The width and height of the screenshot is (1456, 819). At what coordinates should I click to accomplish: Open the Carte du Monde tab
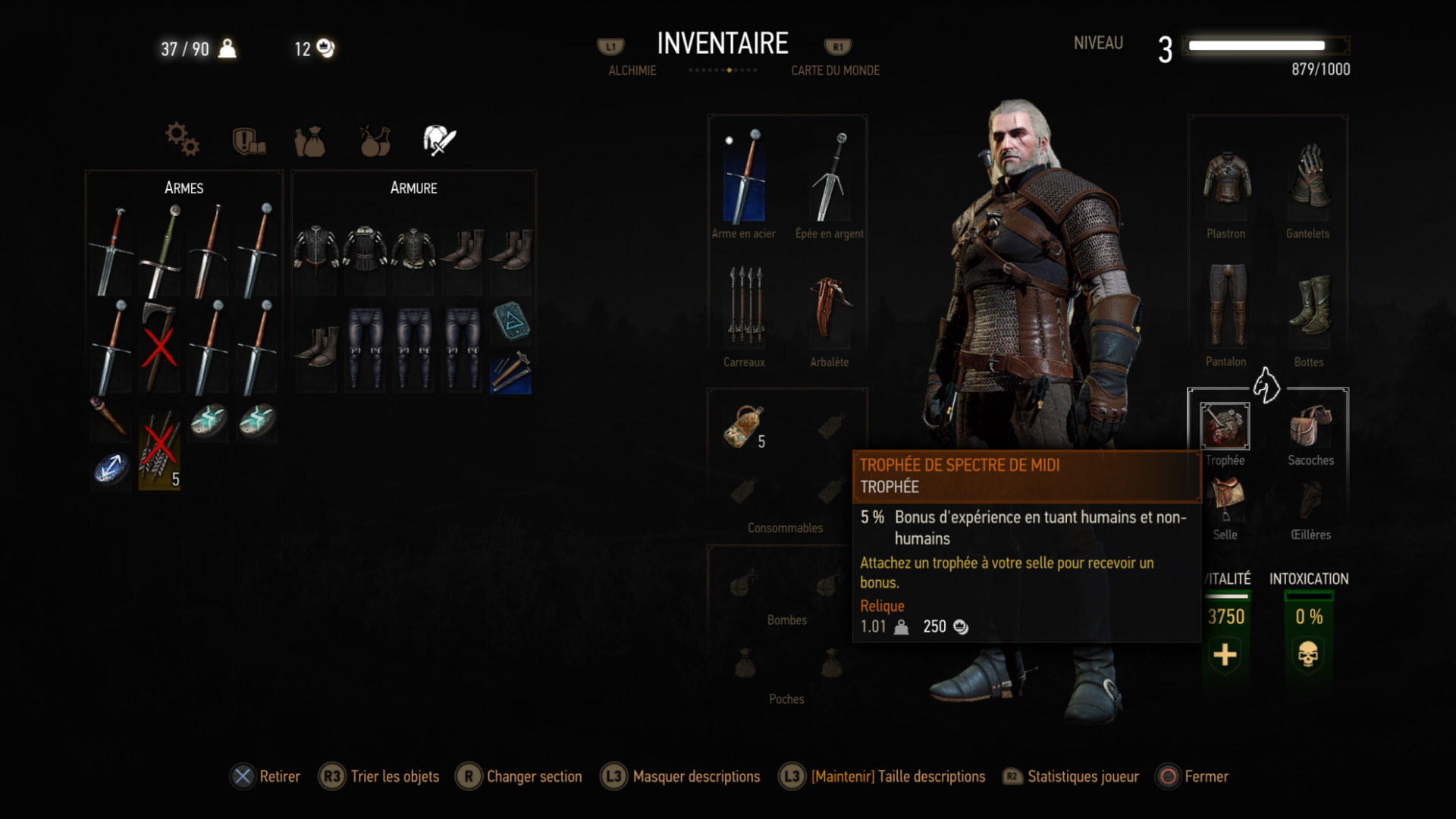point(835,71)
